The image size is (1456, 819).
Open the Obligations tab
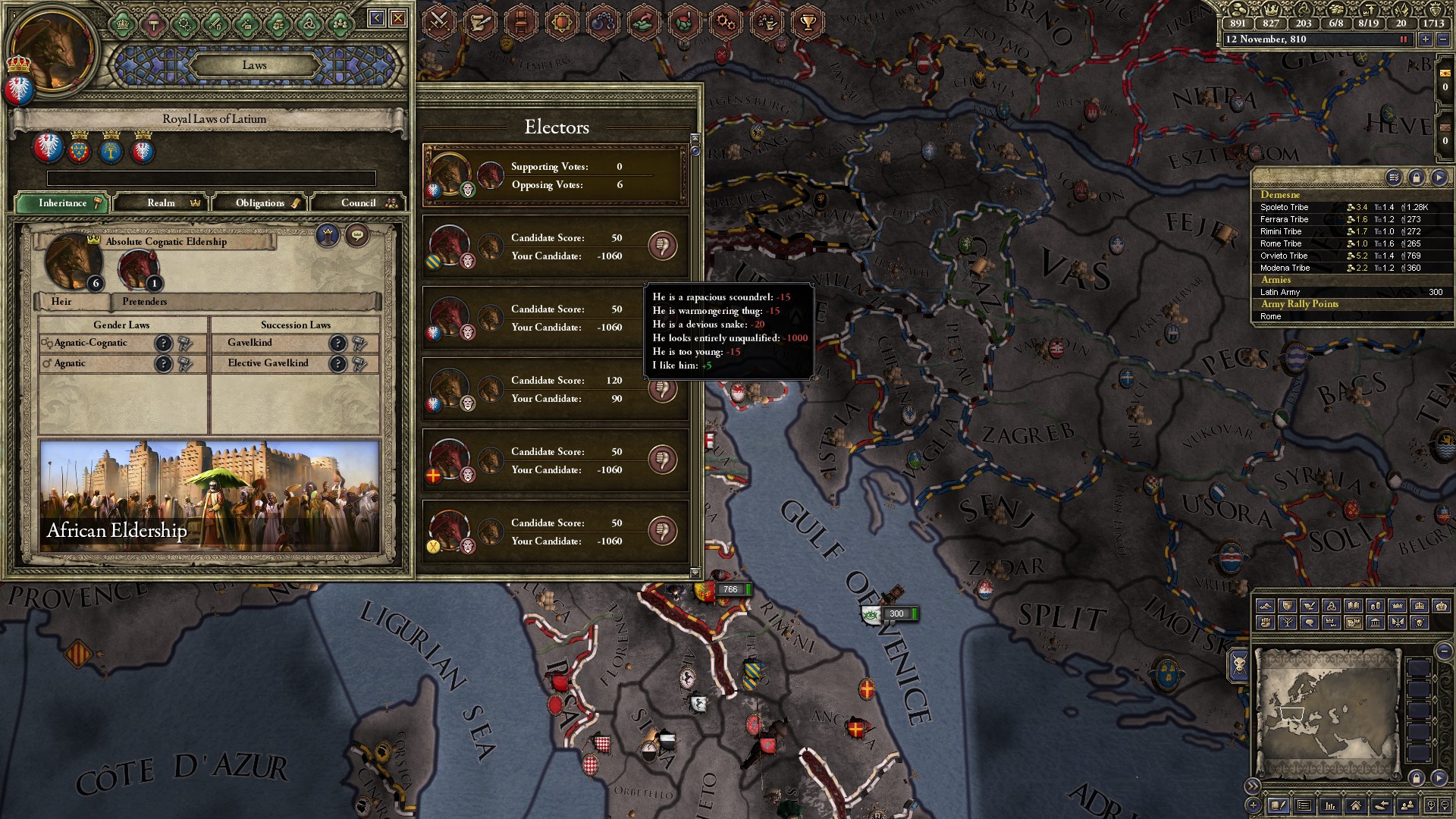[260, 202]
